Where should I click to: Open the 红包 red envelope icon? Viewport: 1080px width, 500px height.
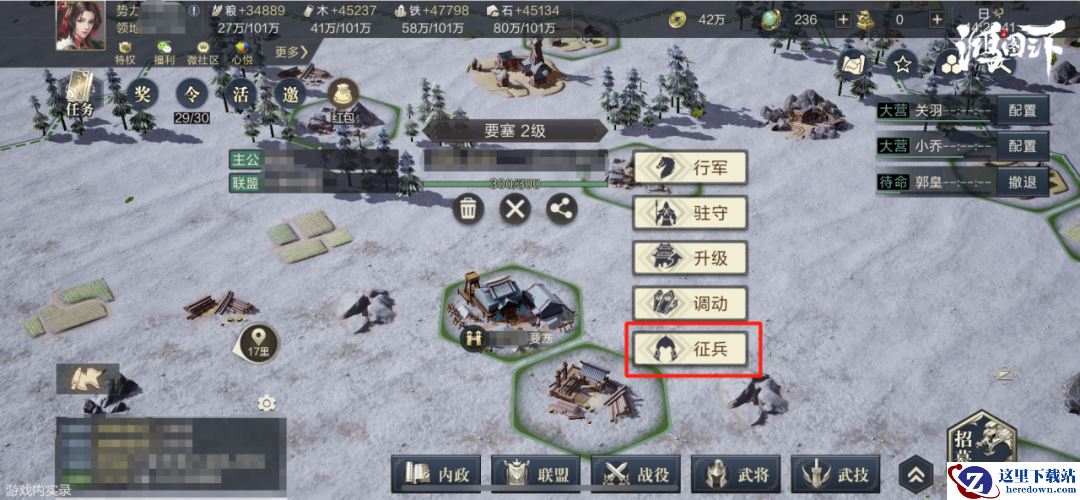click(x=344, y=101)
